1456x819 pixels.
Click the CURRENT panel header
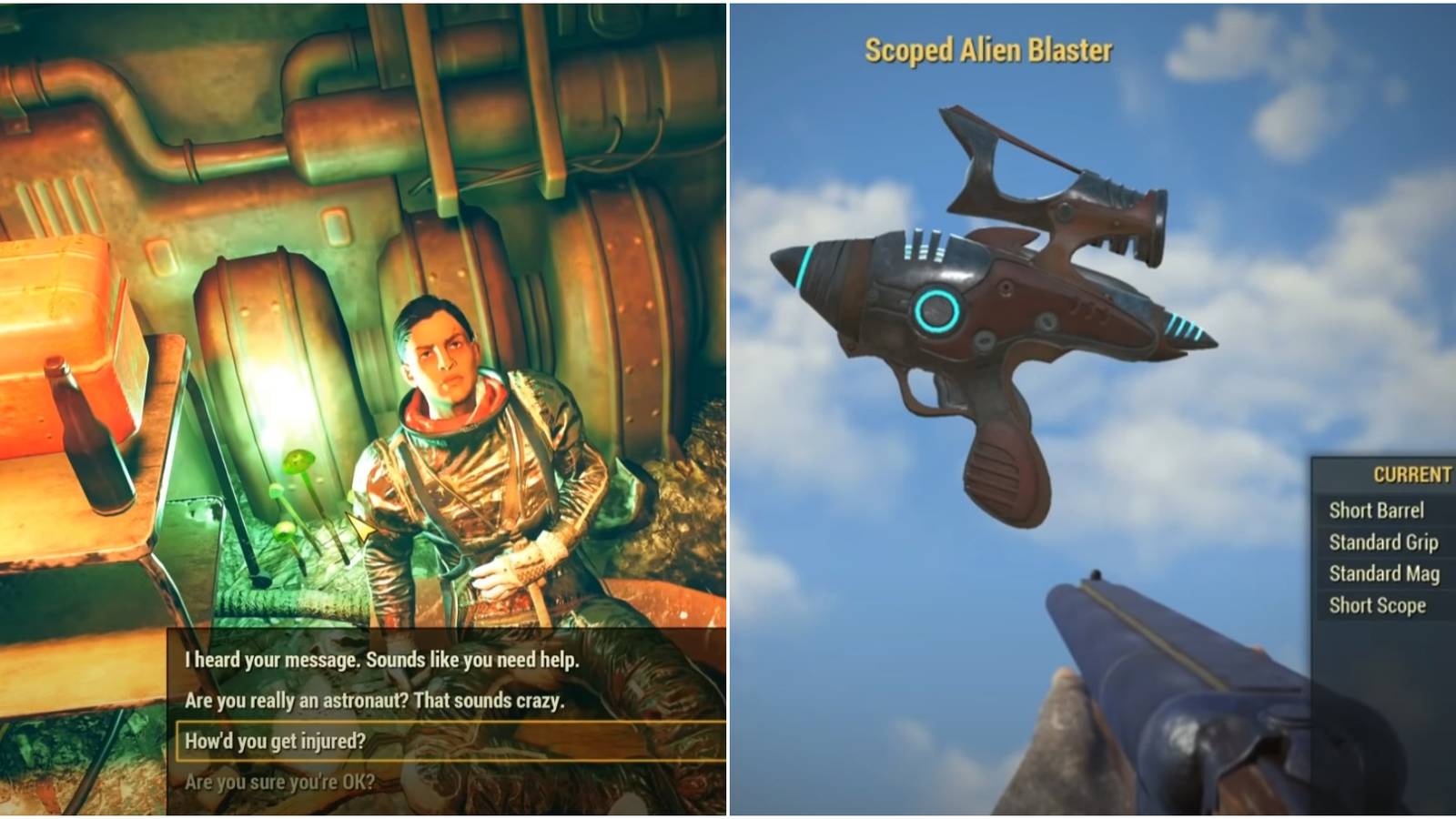(x=1410, y=474)
